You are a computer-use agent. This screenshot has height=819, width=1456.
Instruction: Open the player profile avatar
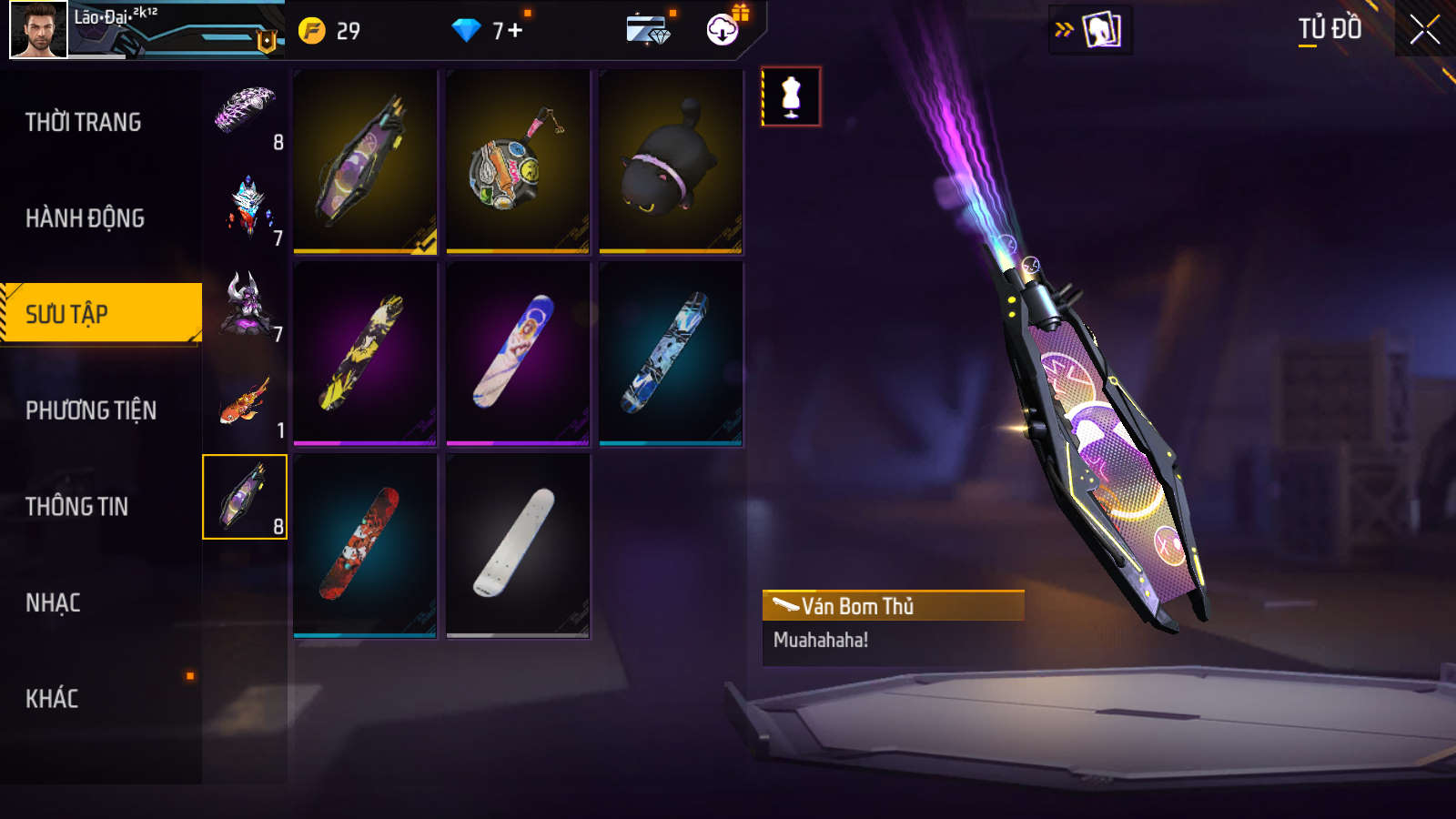(38, 30)
